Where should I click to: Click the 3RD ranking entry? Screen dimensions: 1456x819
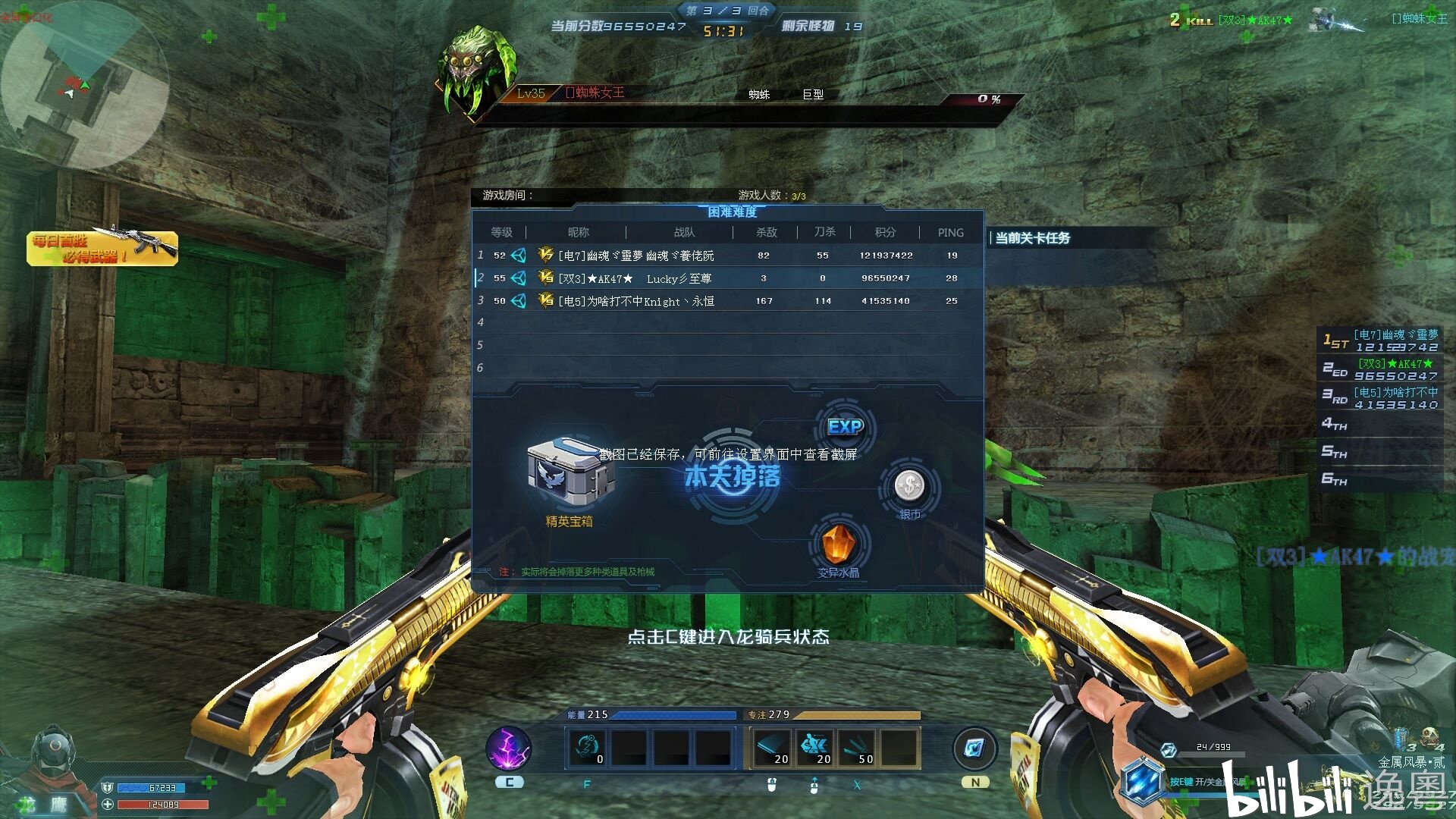1380,398
